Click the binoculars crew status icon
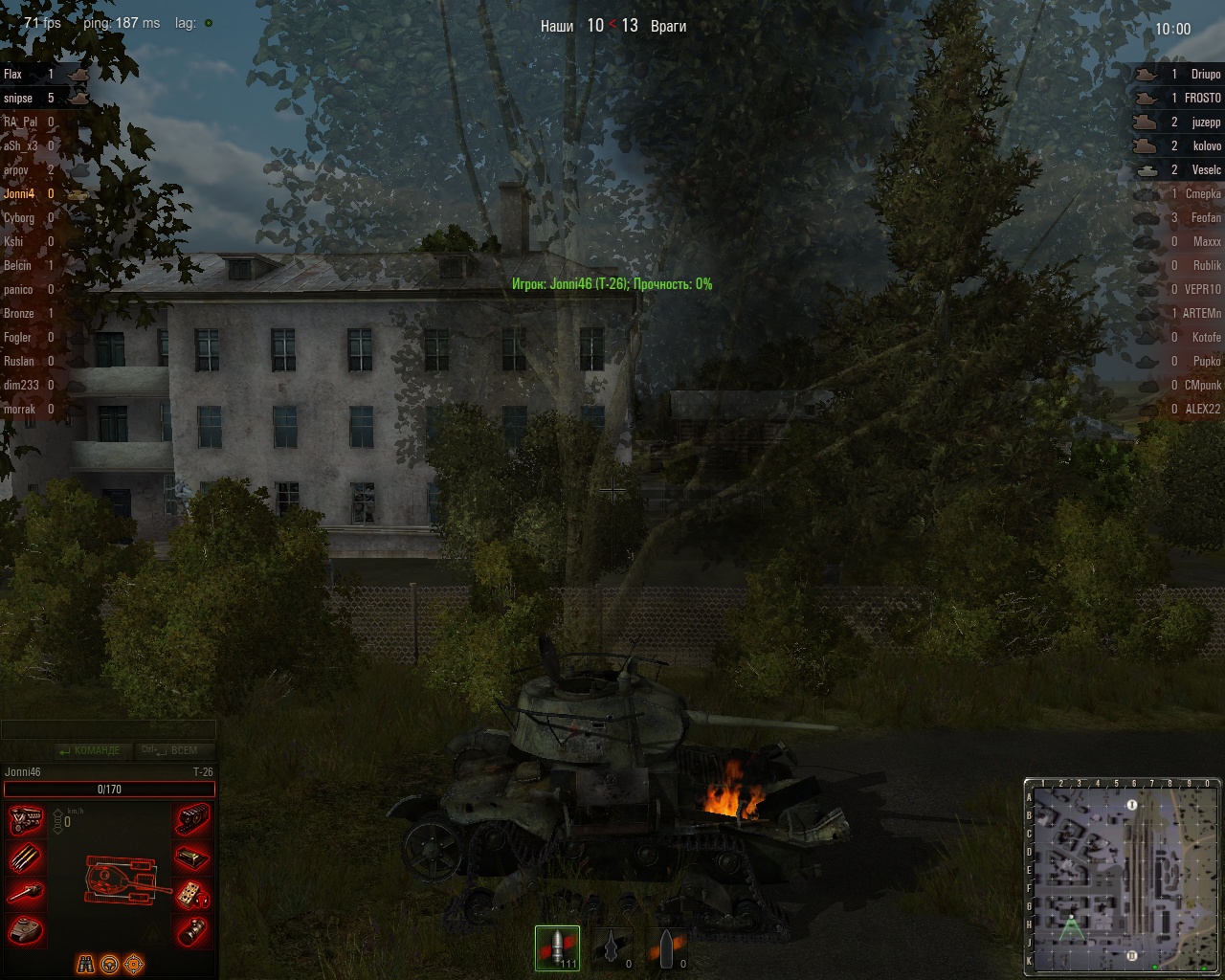This screenshot has width=1225, height=980. (86, 964)
